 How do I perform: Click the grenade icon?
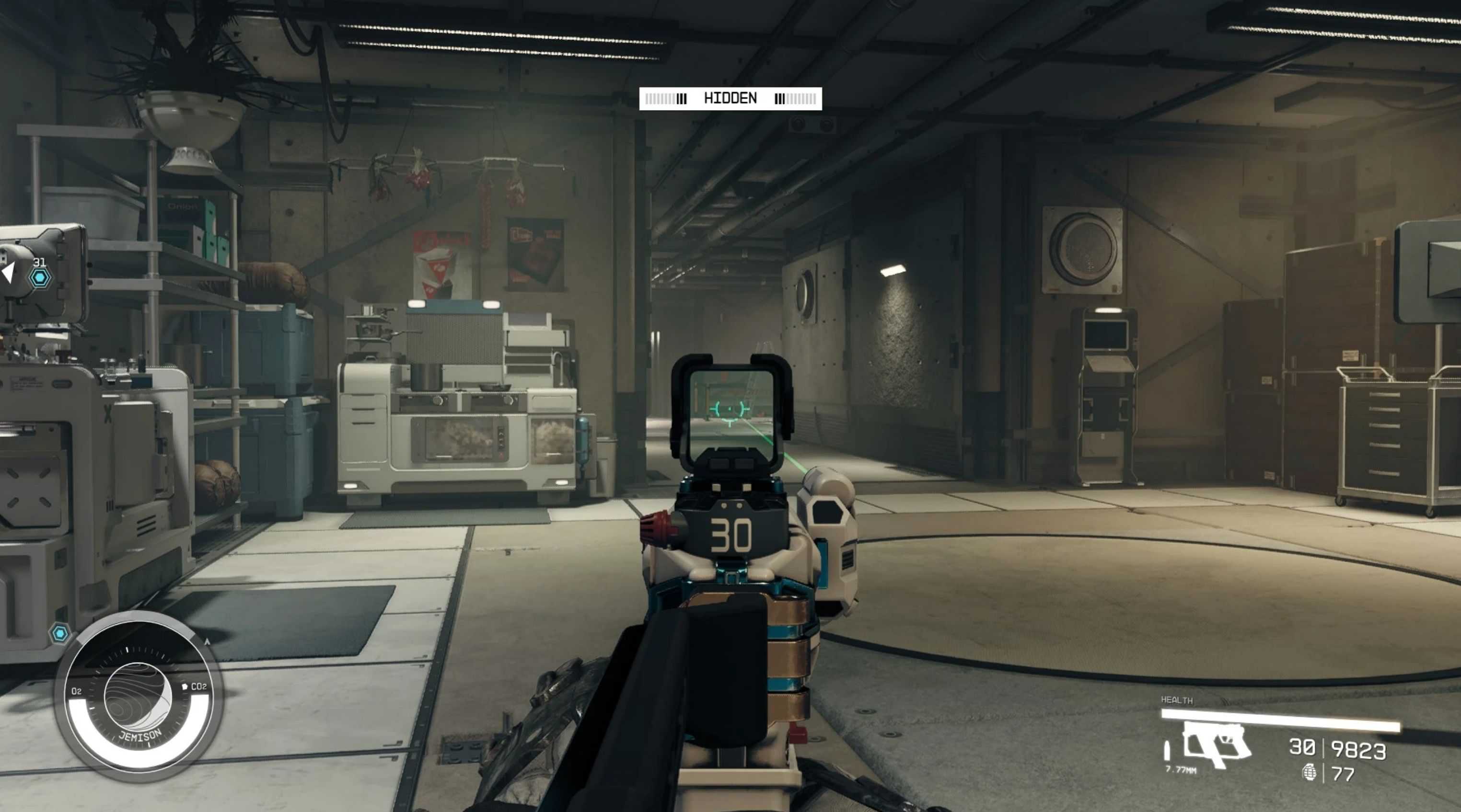click(x=1310, y=773)
